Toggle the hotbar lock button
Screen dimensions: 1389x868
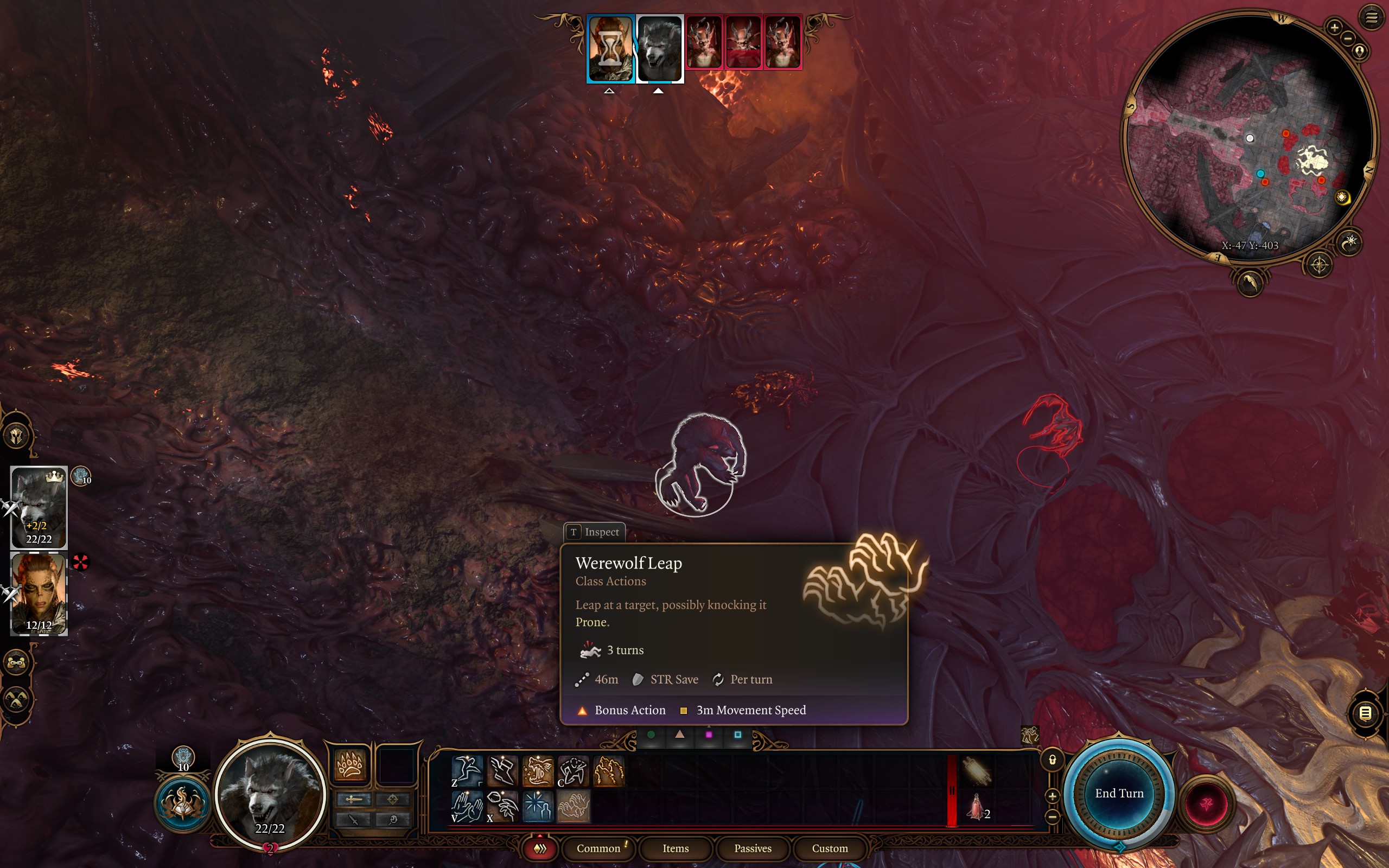(1052, 760)
